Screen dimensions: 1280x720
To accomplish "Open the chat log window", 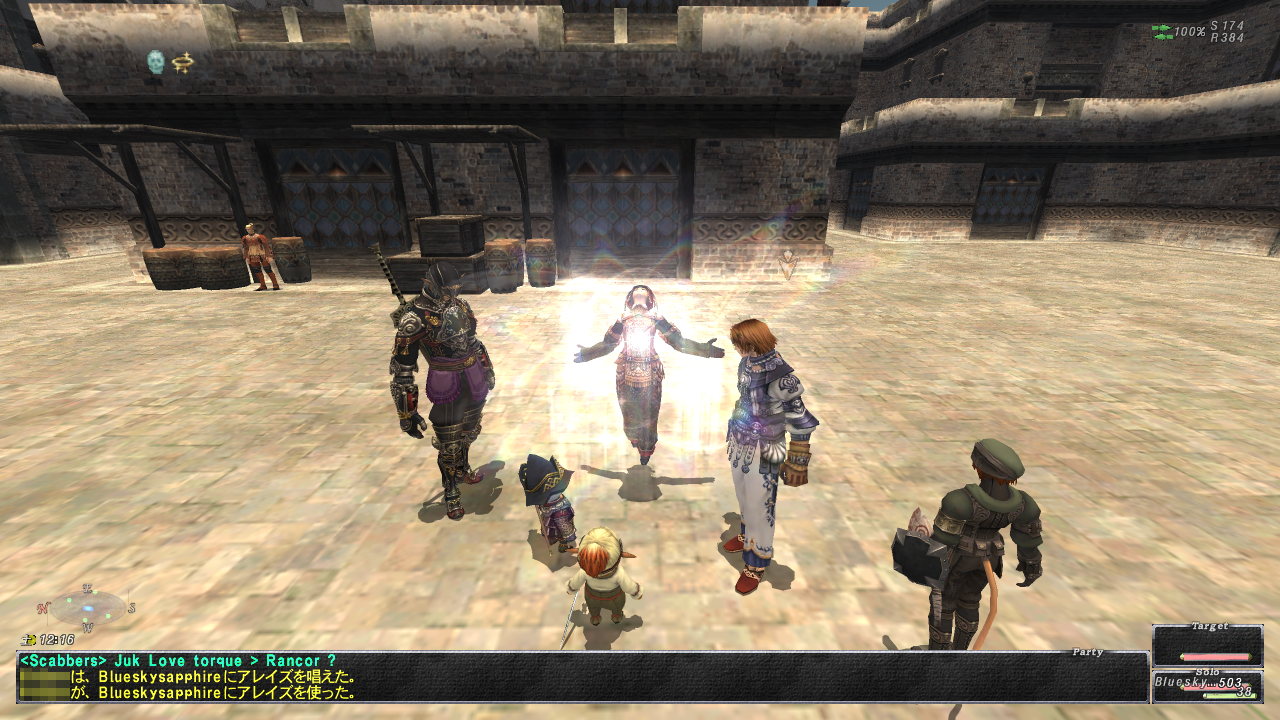I will click(x=582, y=676).
